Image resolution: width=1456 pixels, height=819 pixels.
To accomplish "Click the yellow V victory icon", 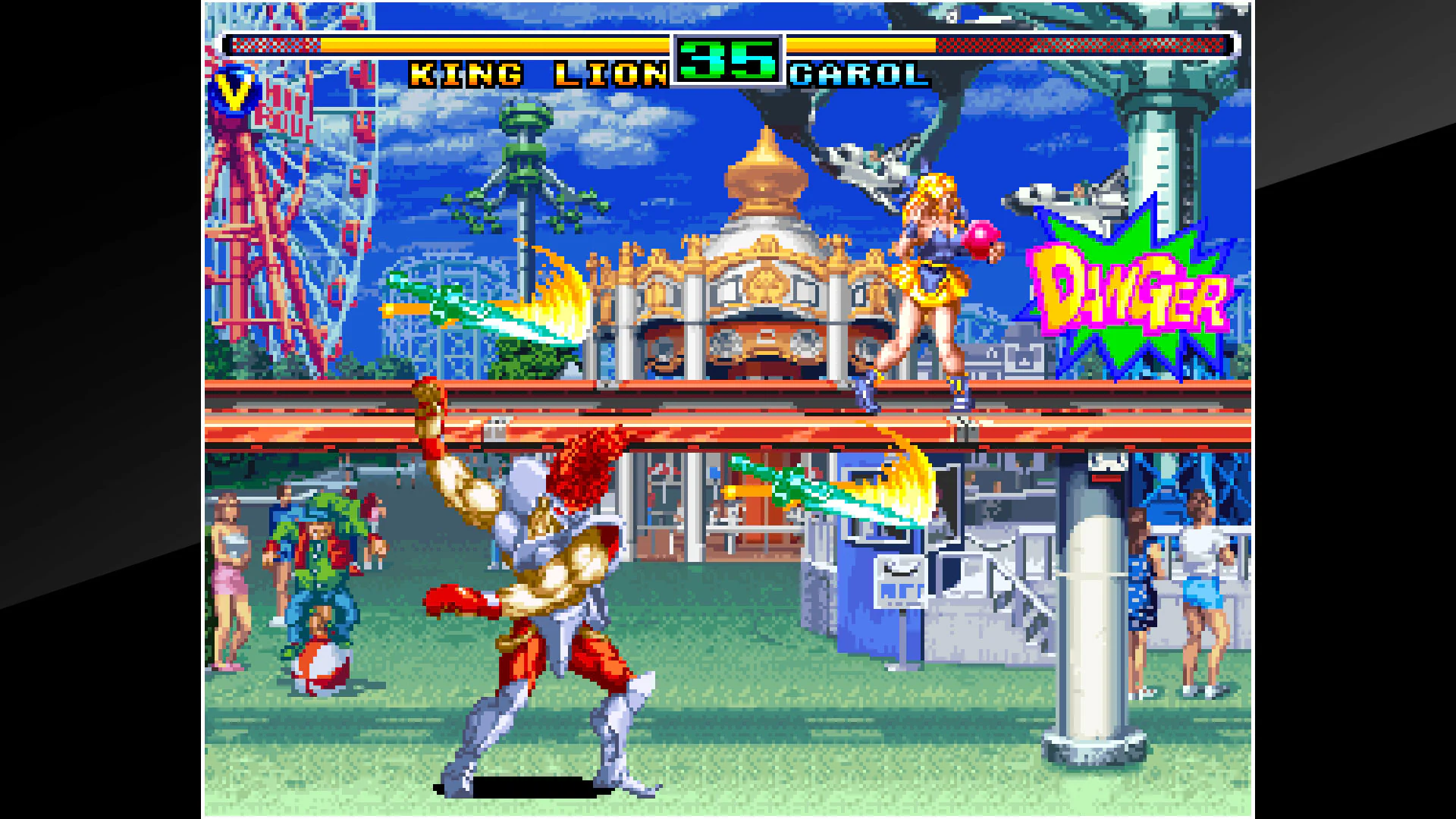I will click(x=235, y=89).
